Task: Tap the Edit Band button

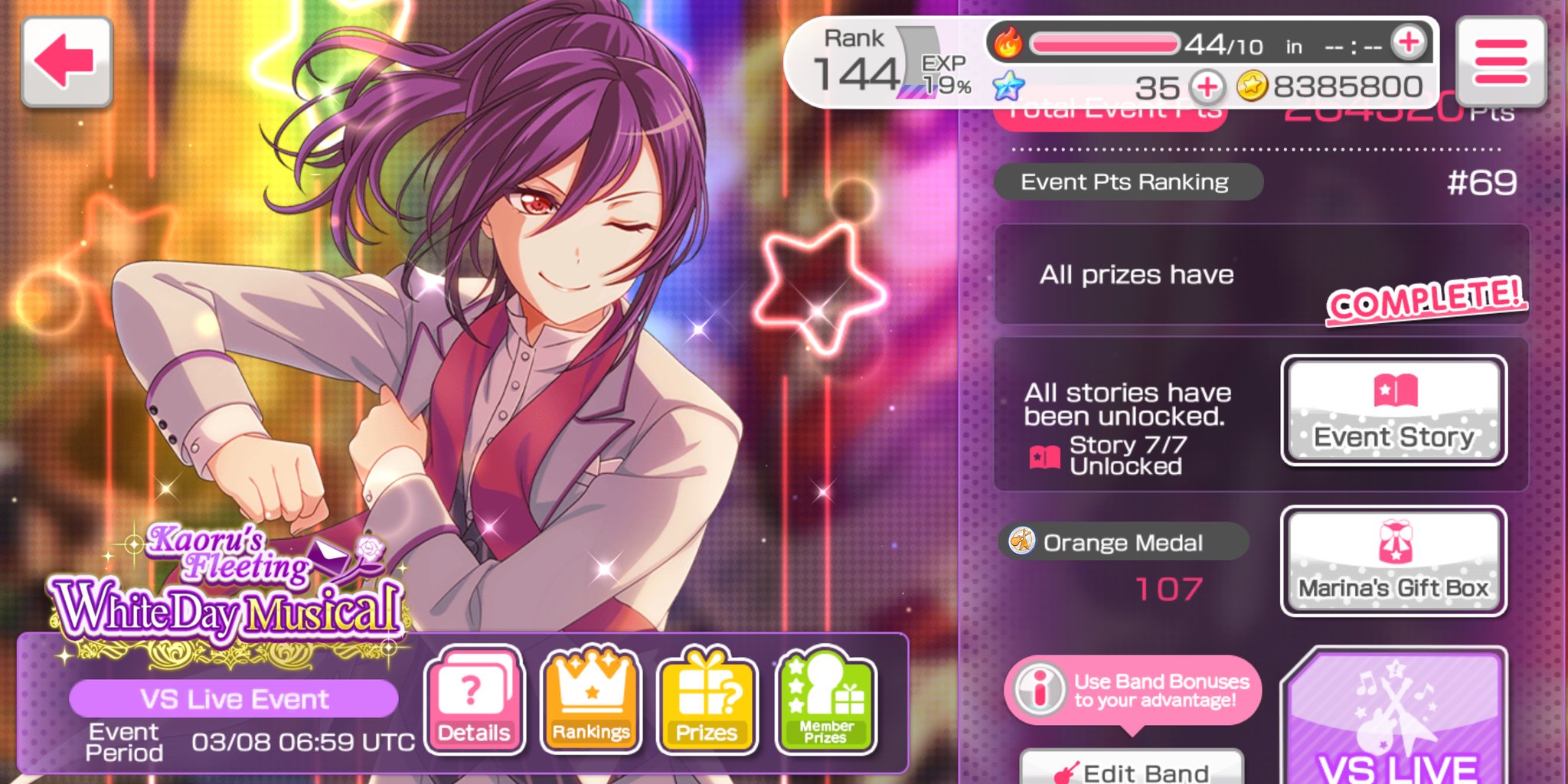Action: (x=1132, y=768)
